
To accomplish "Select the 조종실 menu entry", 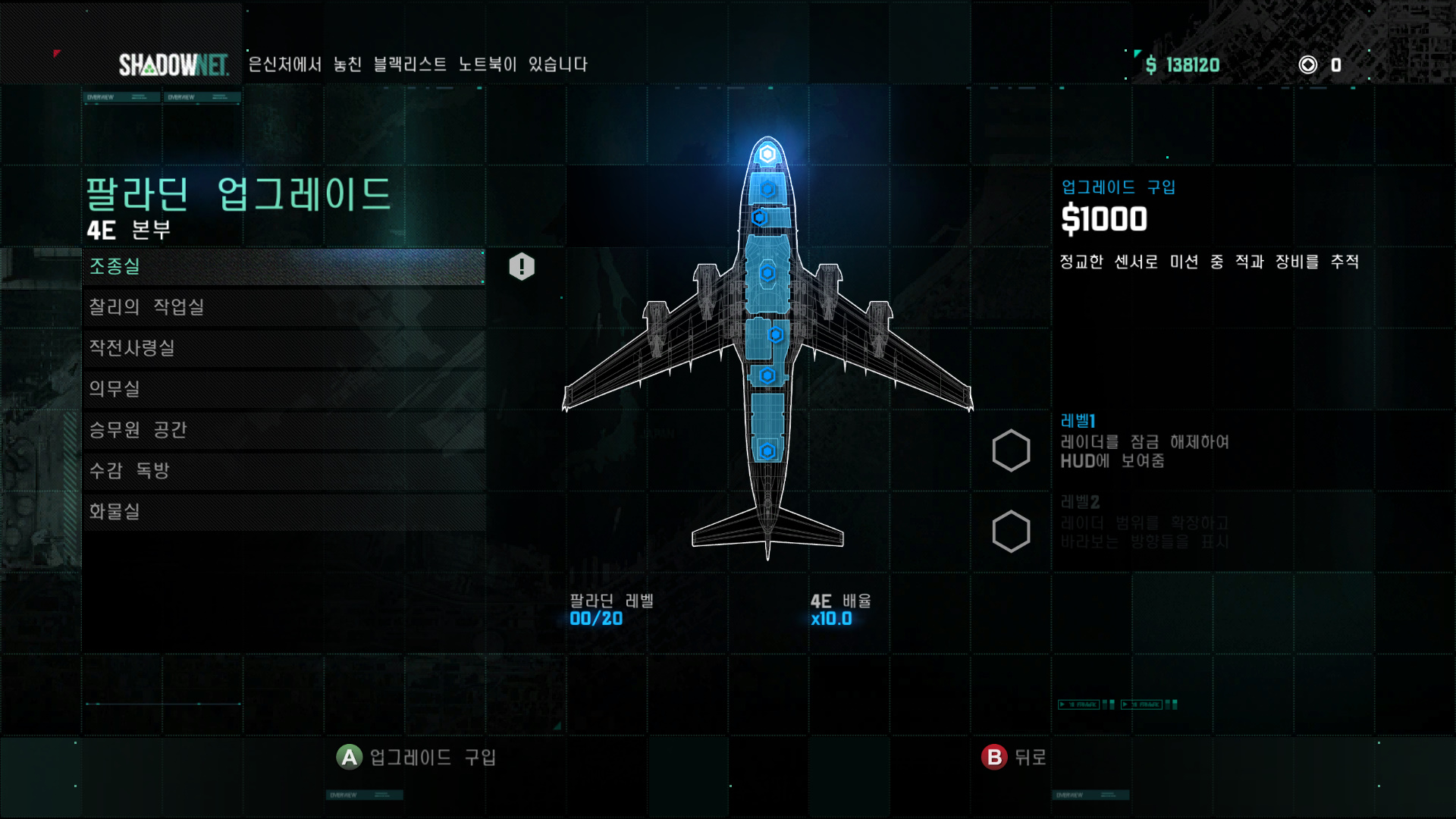I will coord(284,267).
